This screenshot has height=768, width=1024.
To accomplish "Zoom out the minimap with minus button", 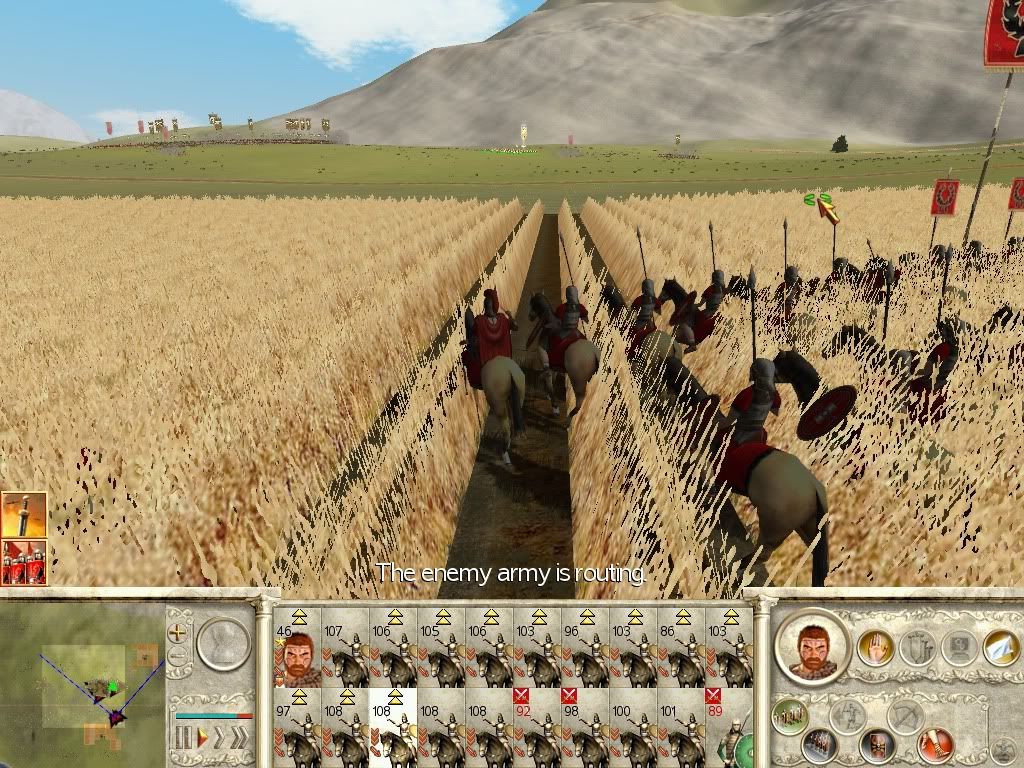I will click(x=178, y=657).
